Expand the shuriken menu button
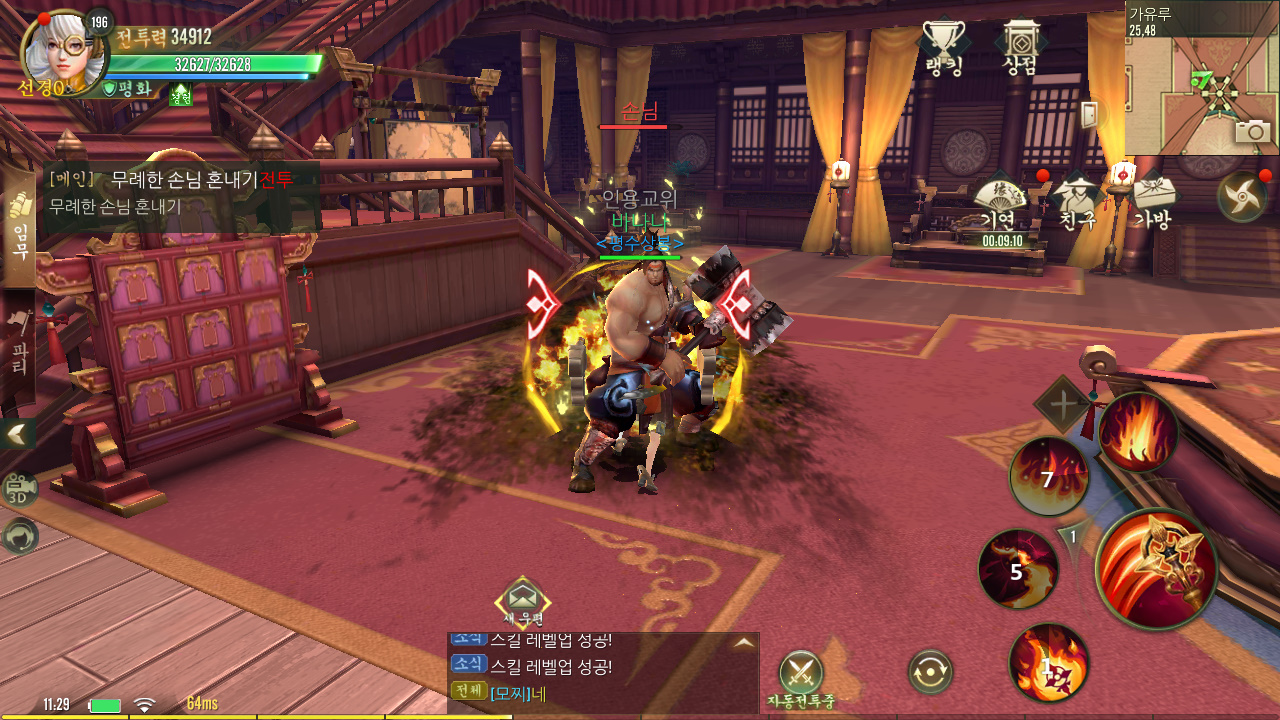This screenshot has height=720, width=1280. click(x=1242, y=196)
